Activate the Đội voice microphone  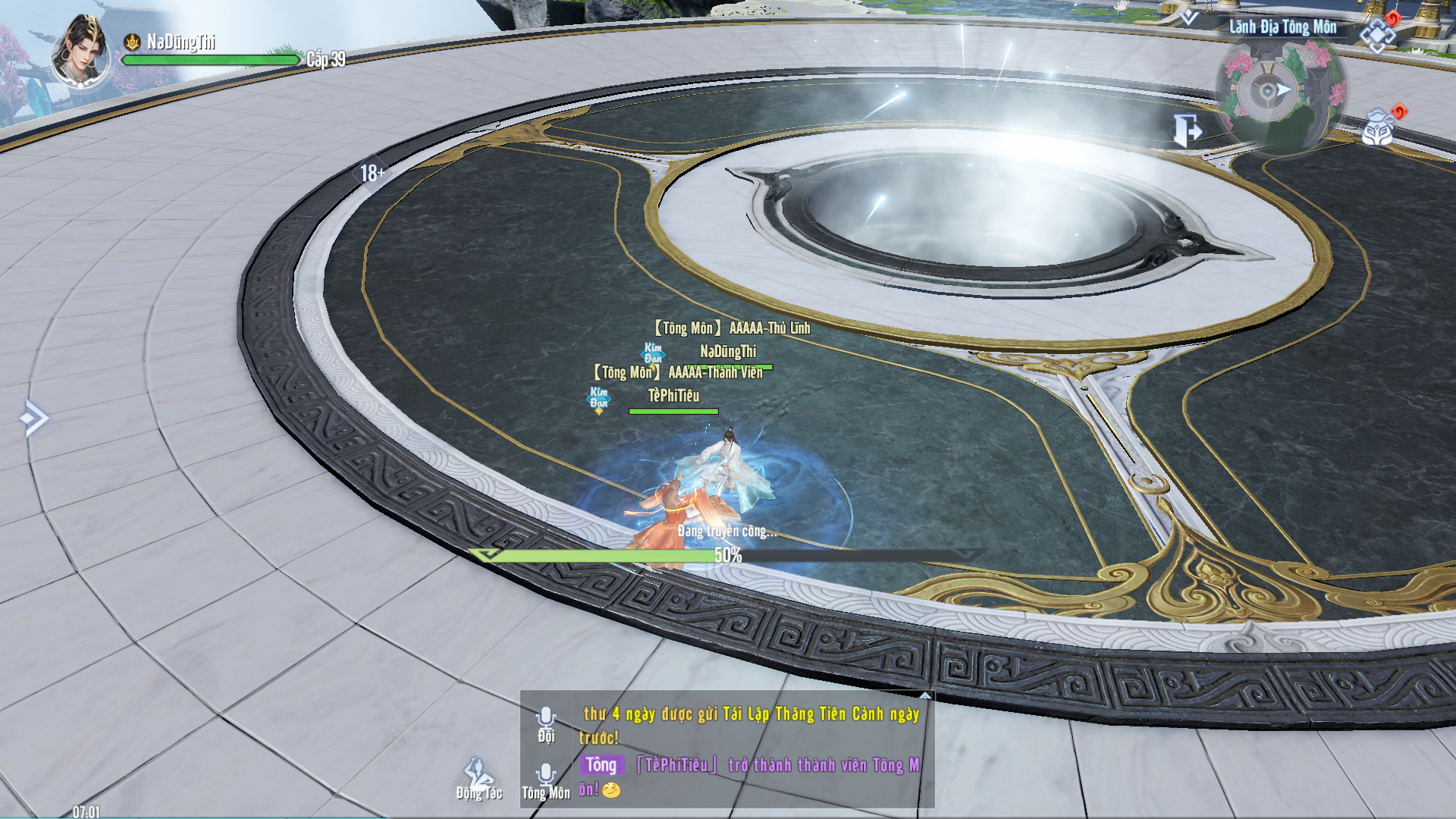(x=546, y=723)
